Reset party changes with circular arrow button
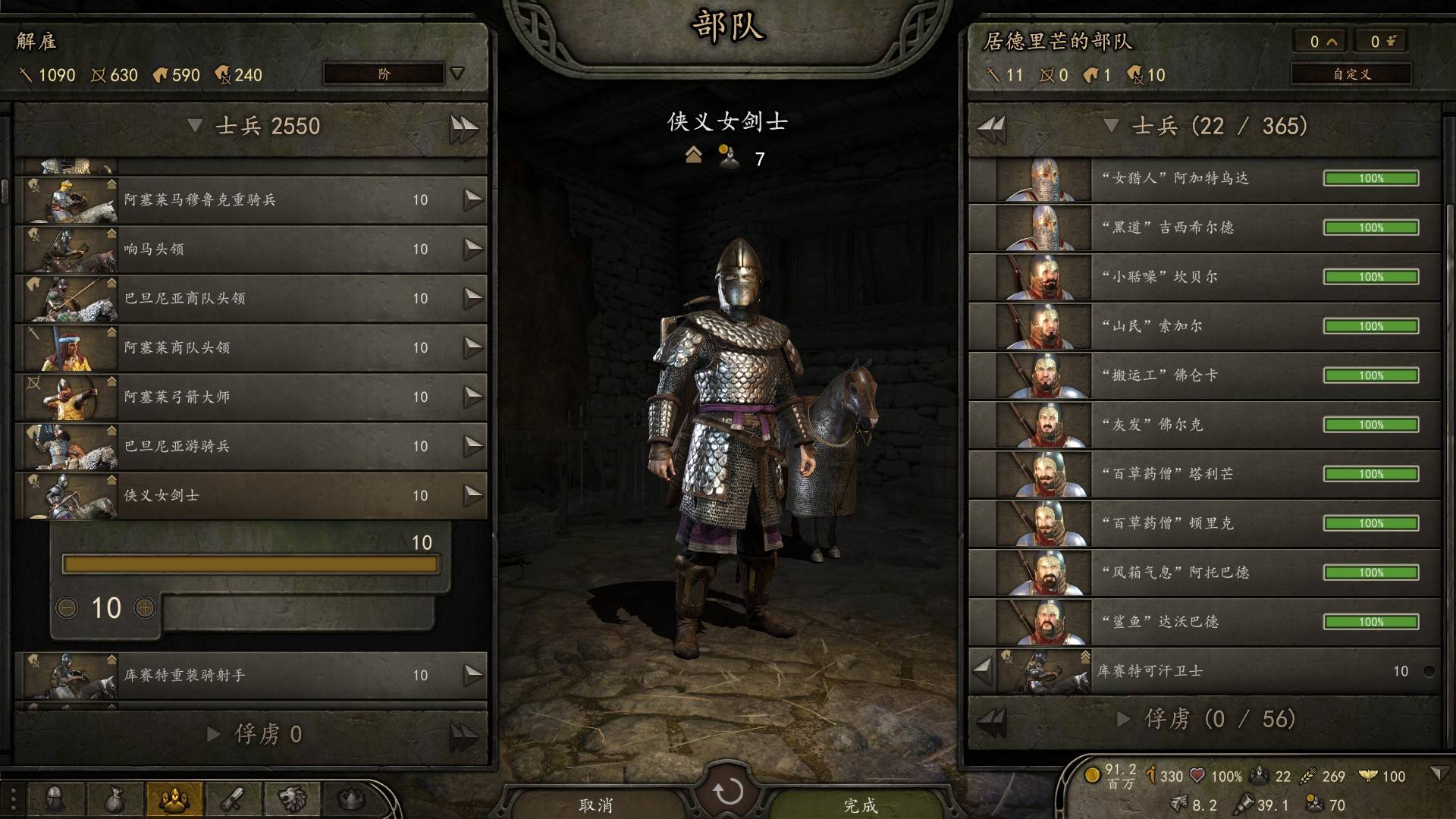1456x819 pixels. (x=728, y=792)
